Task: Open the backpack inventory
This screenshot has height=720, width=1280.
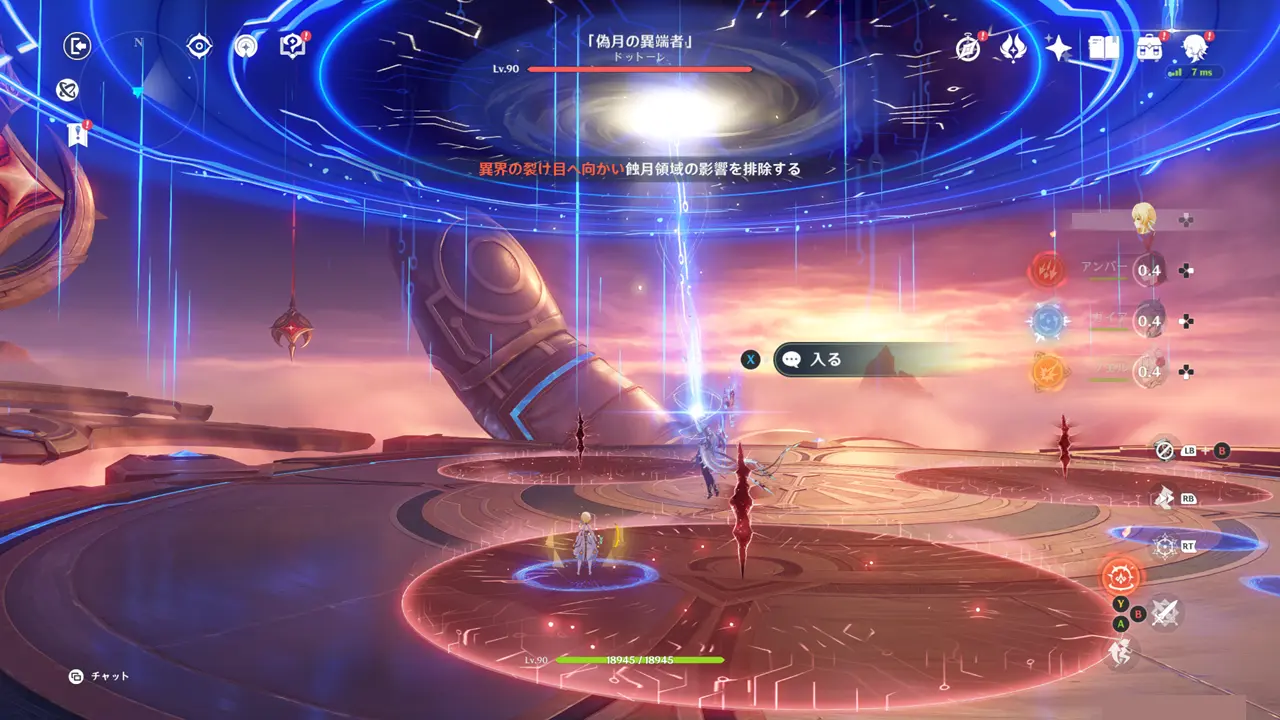Action: (x=1150, y=48)
